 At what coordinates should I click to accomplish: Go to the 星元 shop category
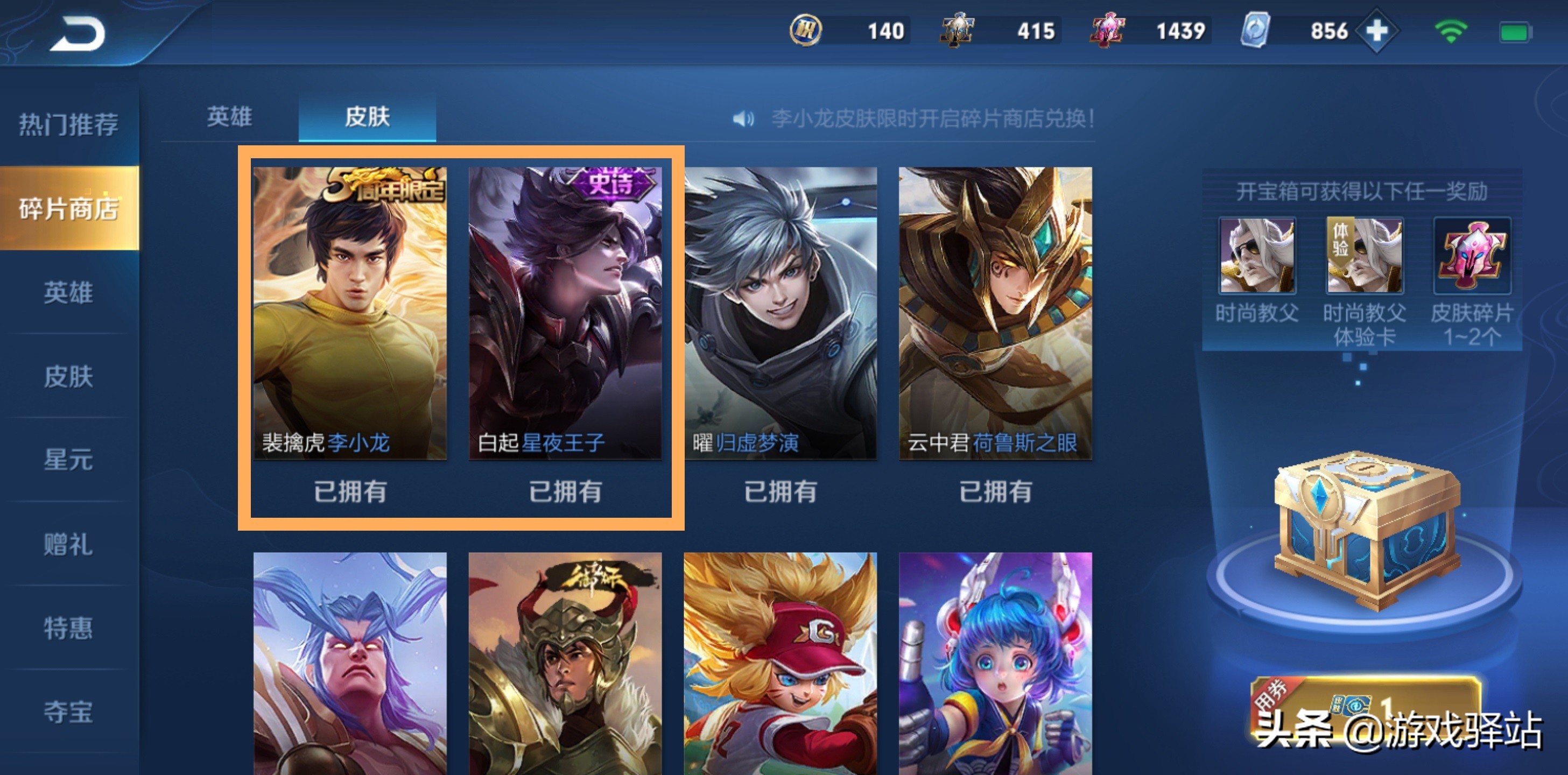coord(69,460)
